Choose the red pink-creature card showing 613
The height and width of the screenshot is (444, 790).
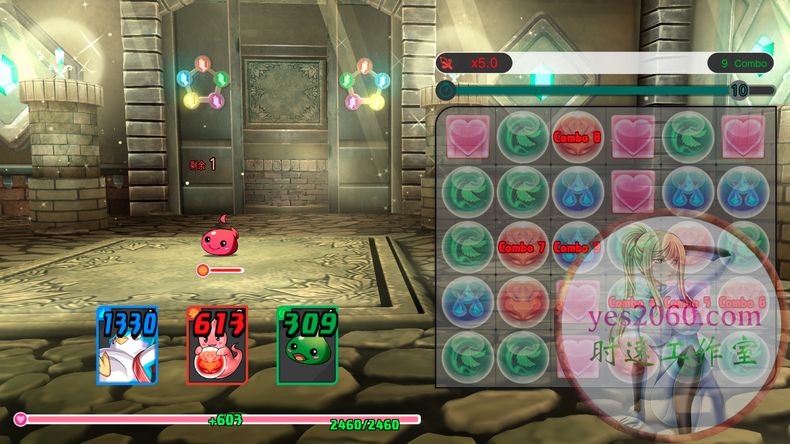(217, 346)
